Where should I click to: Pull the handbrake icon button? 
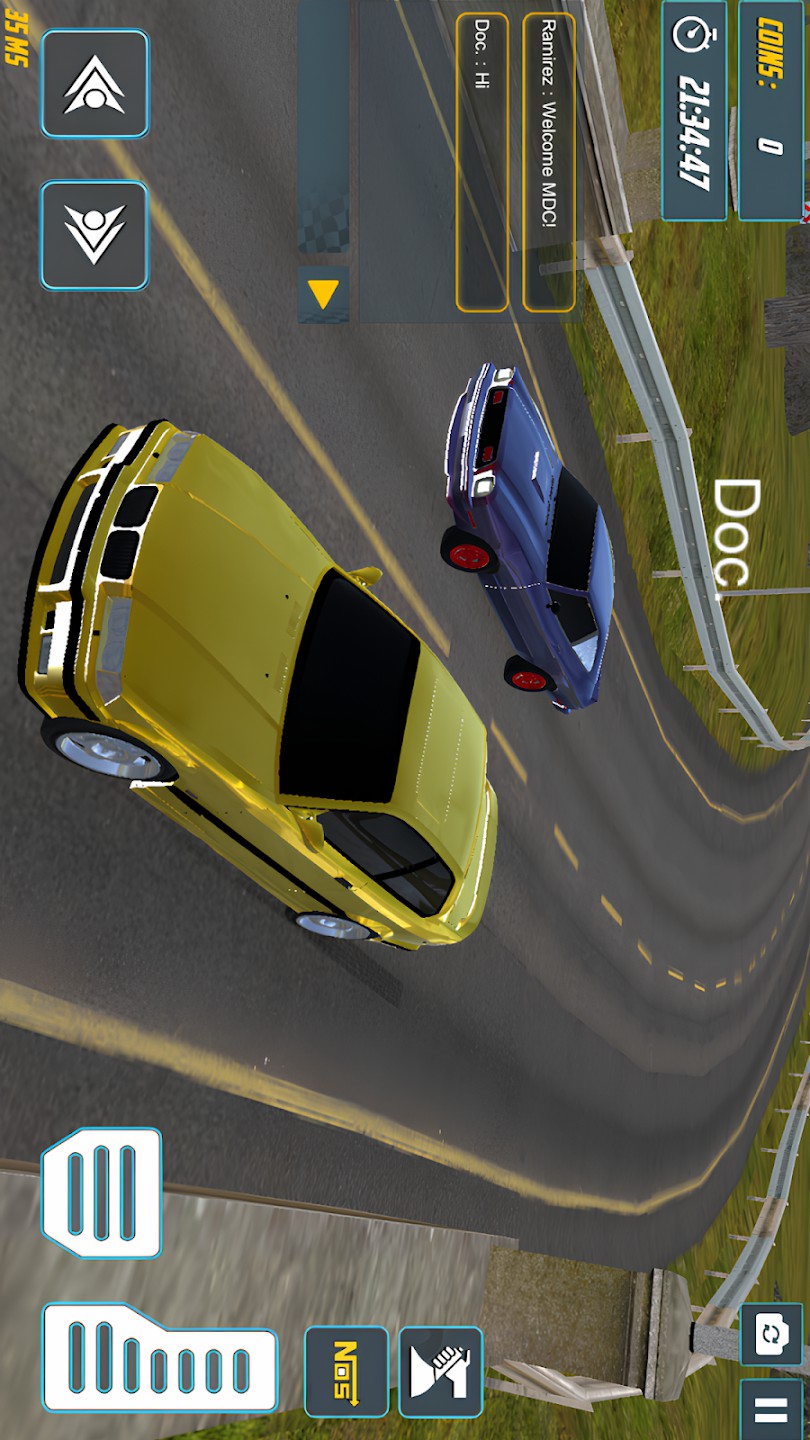(441, 1371)
